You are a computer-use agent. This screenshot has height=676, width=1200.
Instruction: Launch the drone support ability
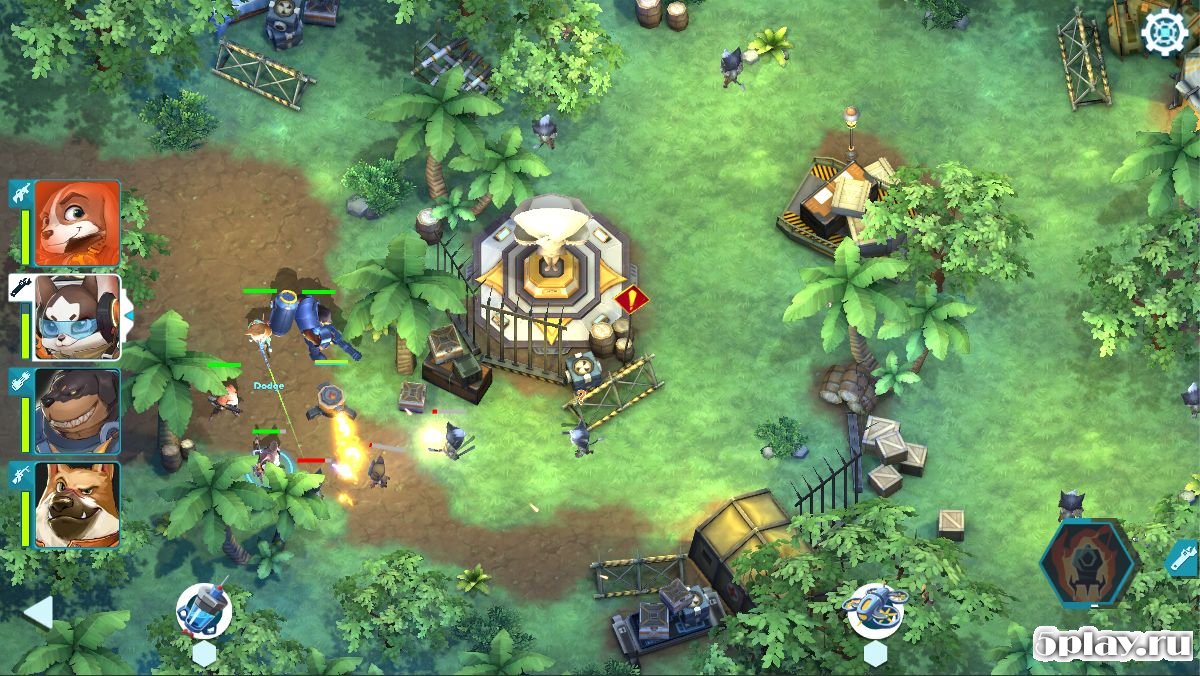coord(875,610)
